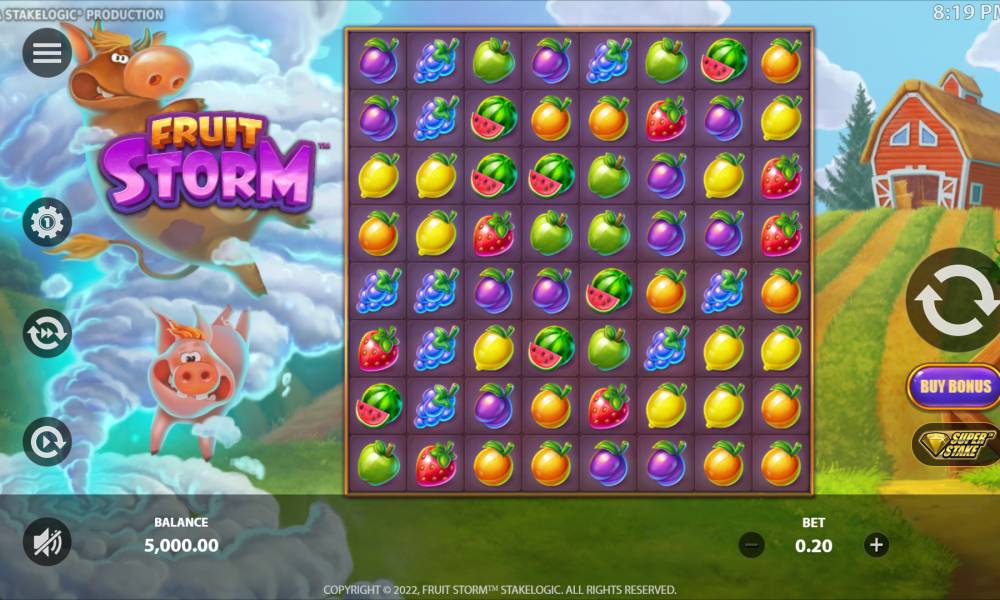
Task: Decrease the bet with minus button
Action: point(752,545)
